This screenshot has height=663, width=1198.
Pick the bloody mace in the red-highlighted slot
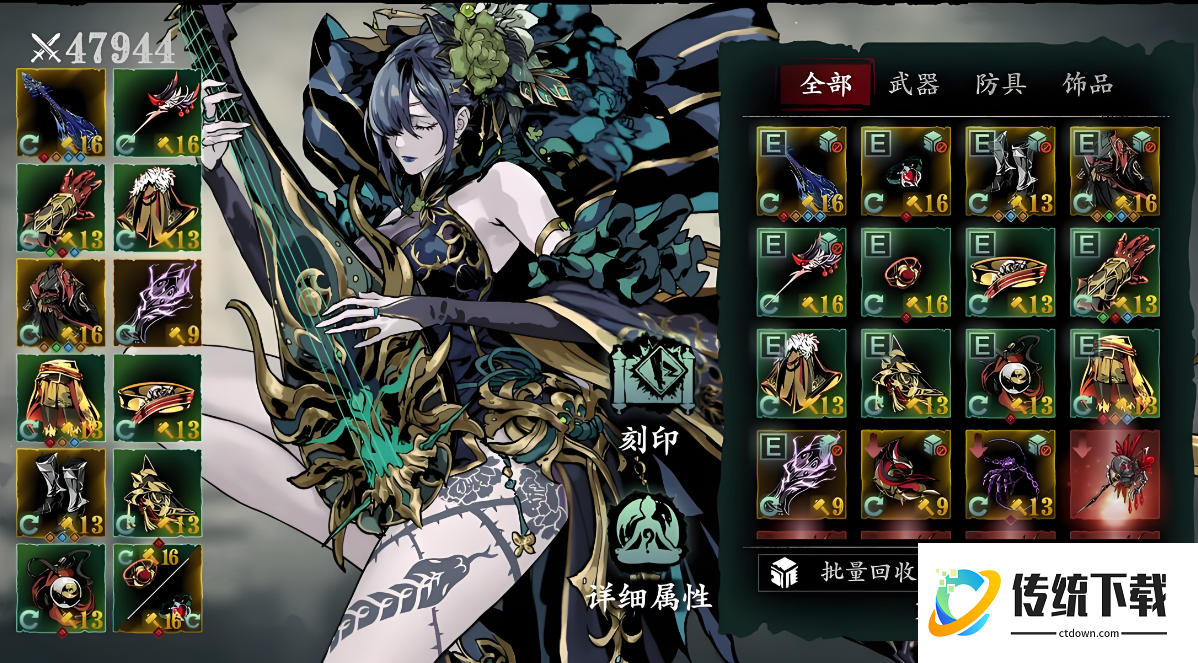coord(1114,474)
